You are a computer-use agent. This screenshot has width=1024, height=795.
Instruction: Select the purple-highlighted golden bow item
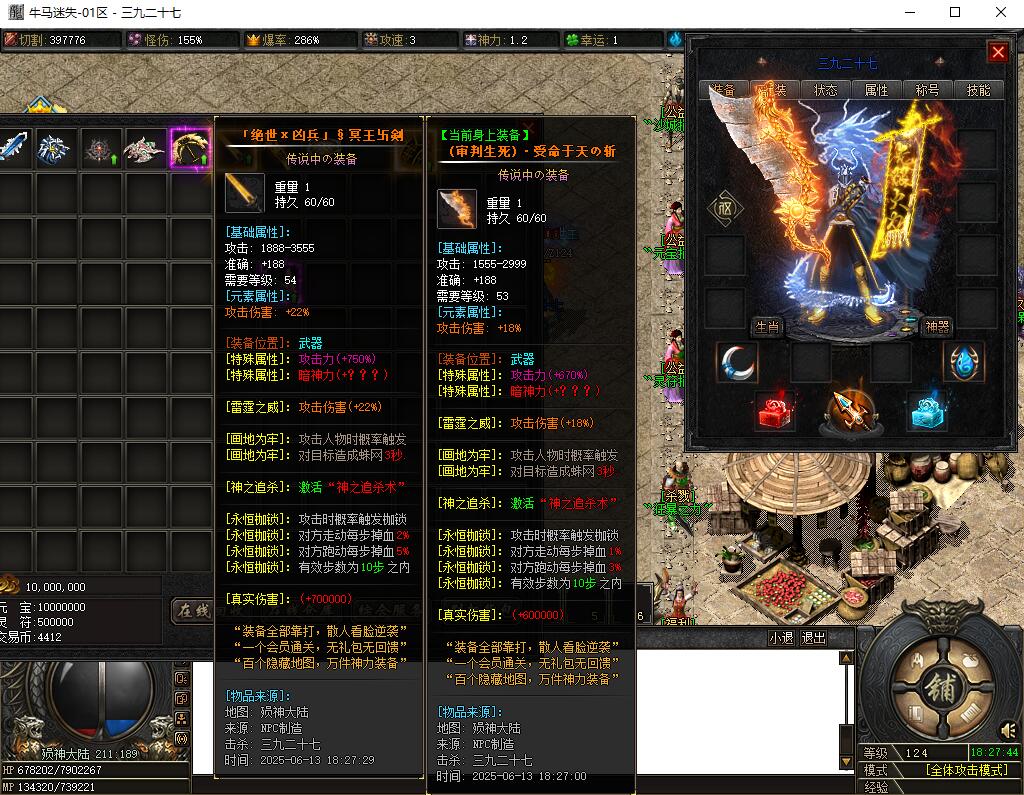190,149
